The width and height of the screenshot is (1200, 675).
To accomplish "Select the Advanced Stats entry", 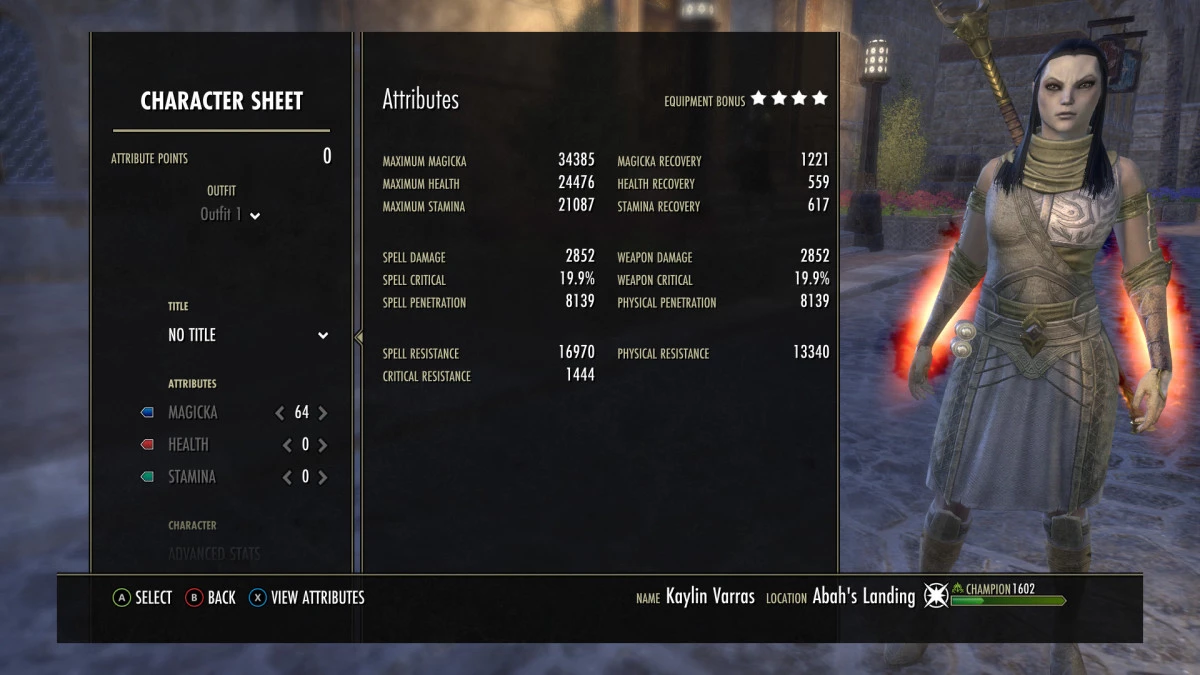I will [214, 554].
